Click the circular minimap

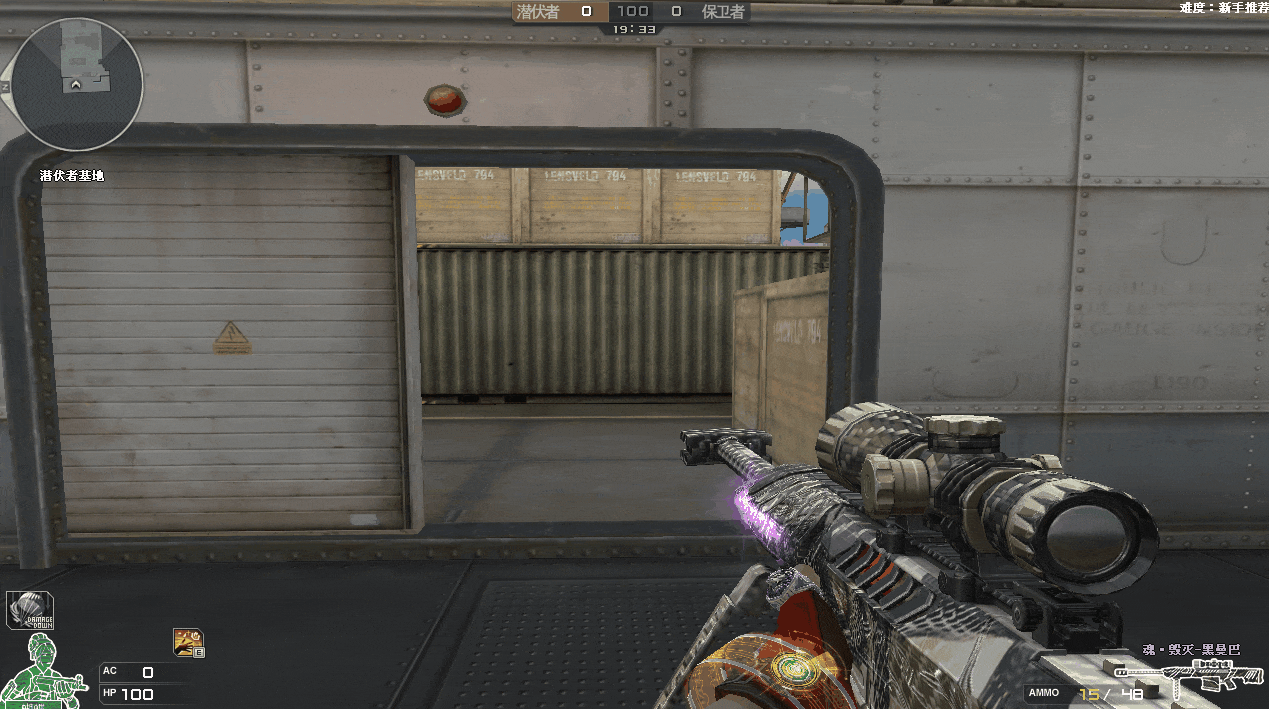(77, 84)
